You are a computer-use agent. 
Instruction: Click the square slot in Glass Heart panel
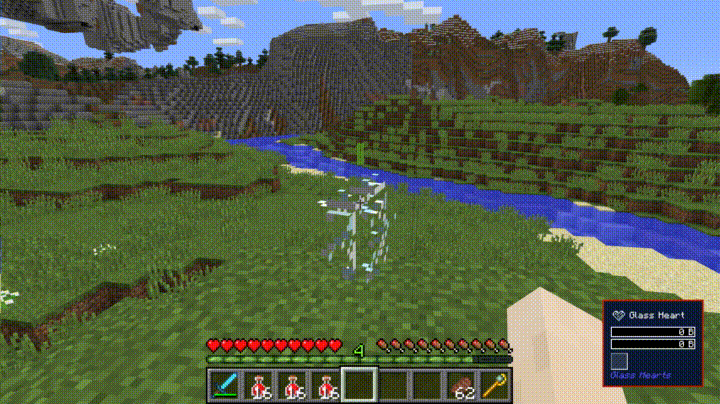coord(620,361)
